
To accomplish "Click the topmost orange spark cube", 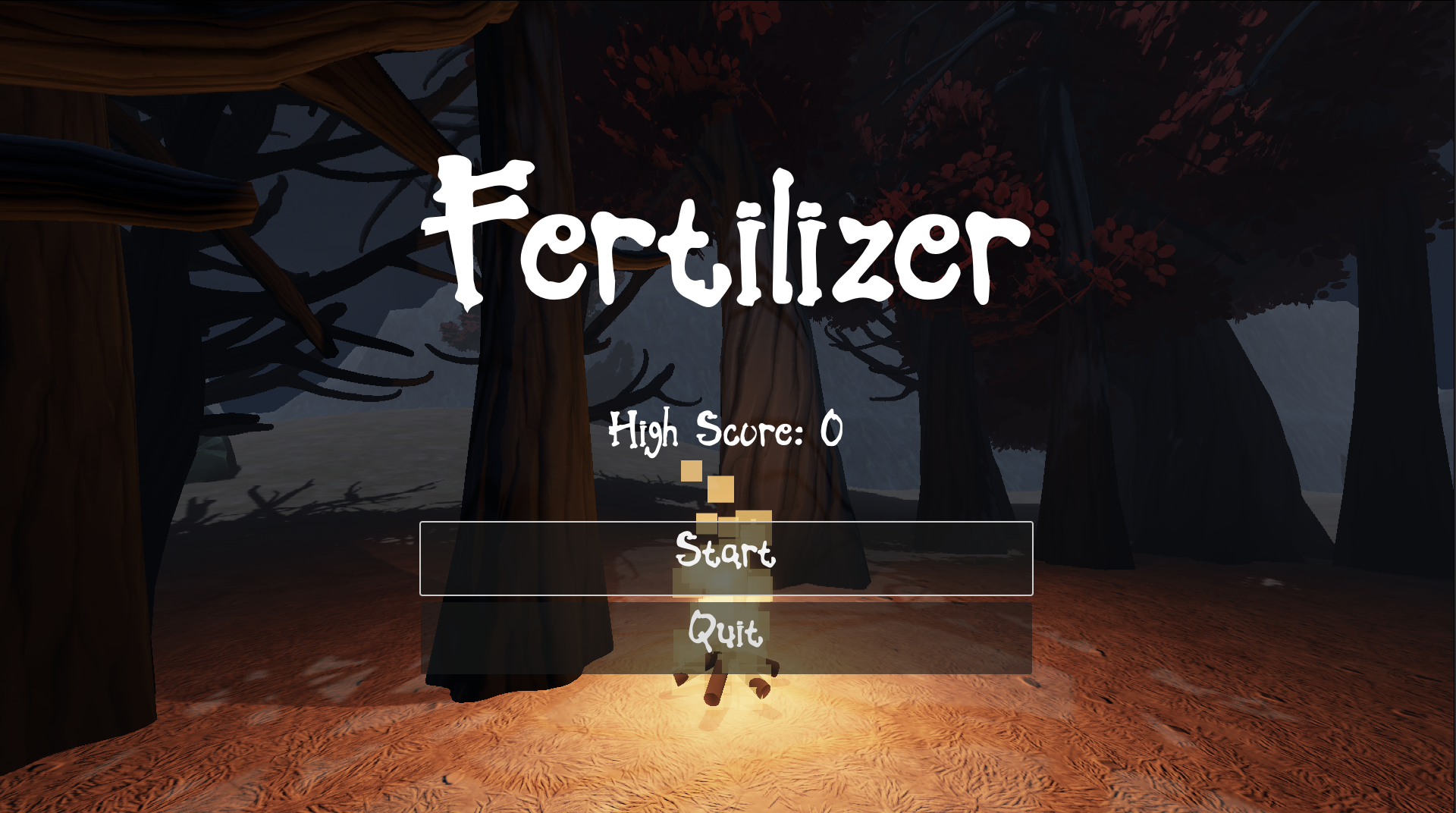I will [691, 472].
